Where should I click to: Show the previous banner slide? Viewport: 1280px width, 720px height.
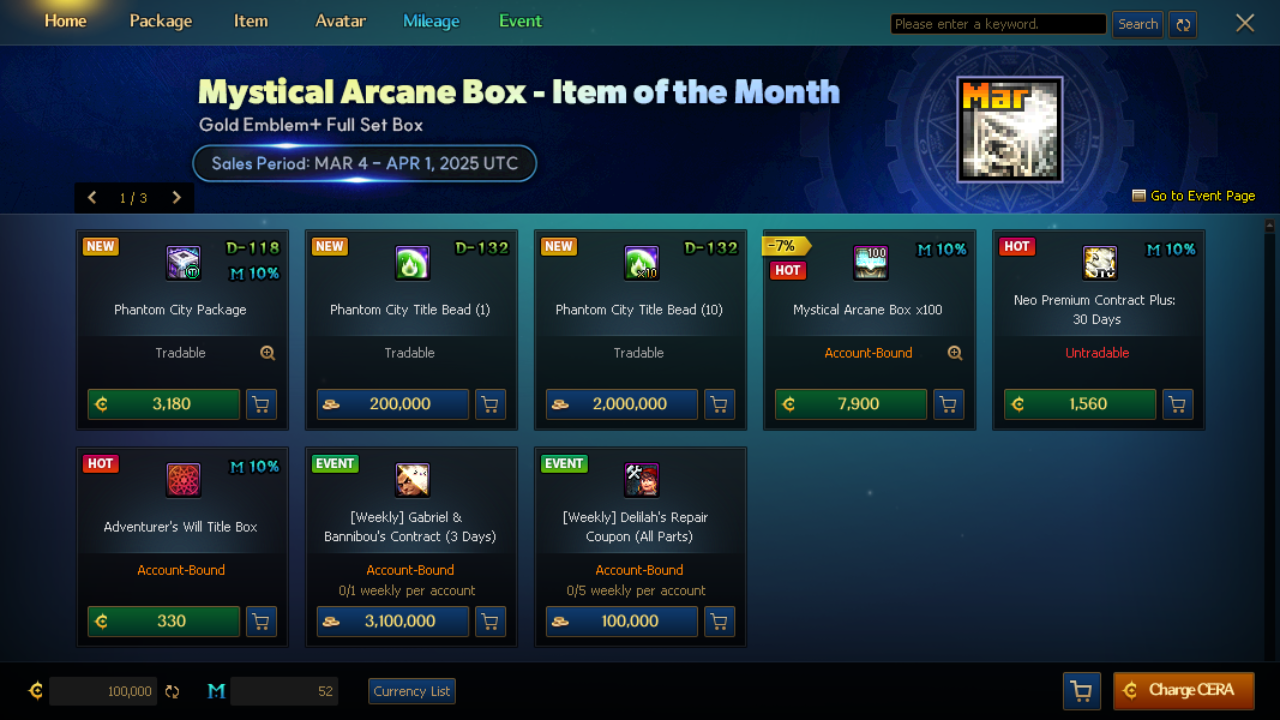click(x=92, y=197)
